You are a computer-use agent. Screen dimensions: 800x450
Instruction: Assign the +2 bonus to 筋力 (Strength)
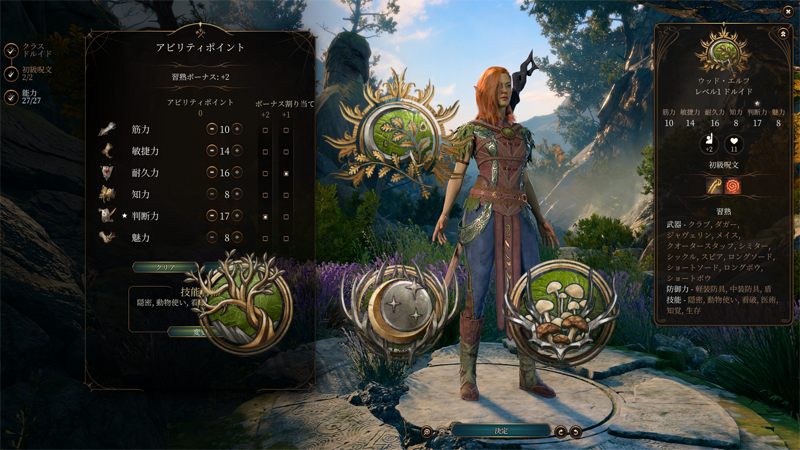(x=265, y=130)
